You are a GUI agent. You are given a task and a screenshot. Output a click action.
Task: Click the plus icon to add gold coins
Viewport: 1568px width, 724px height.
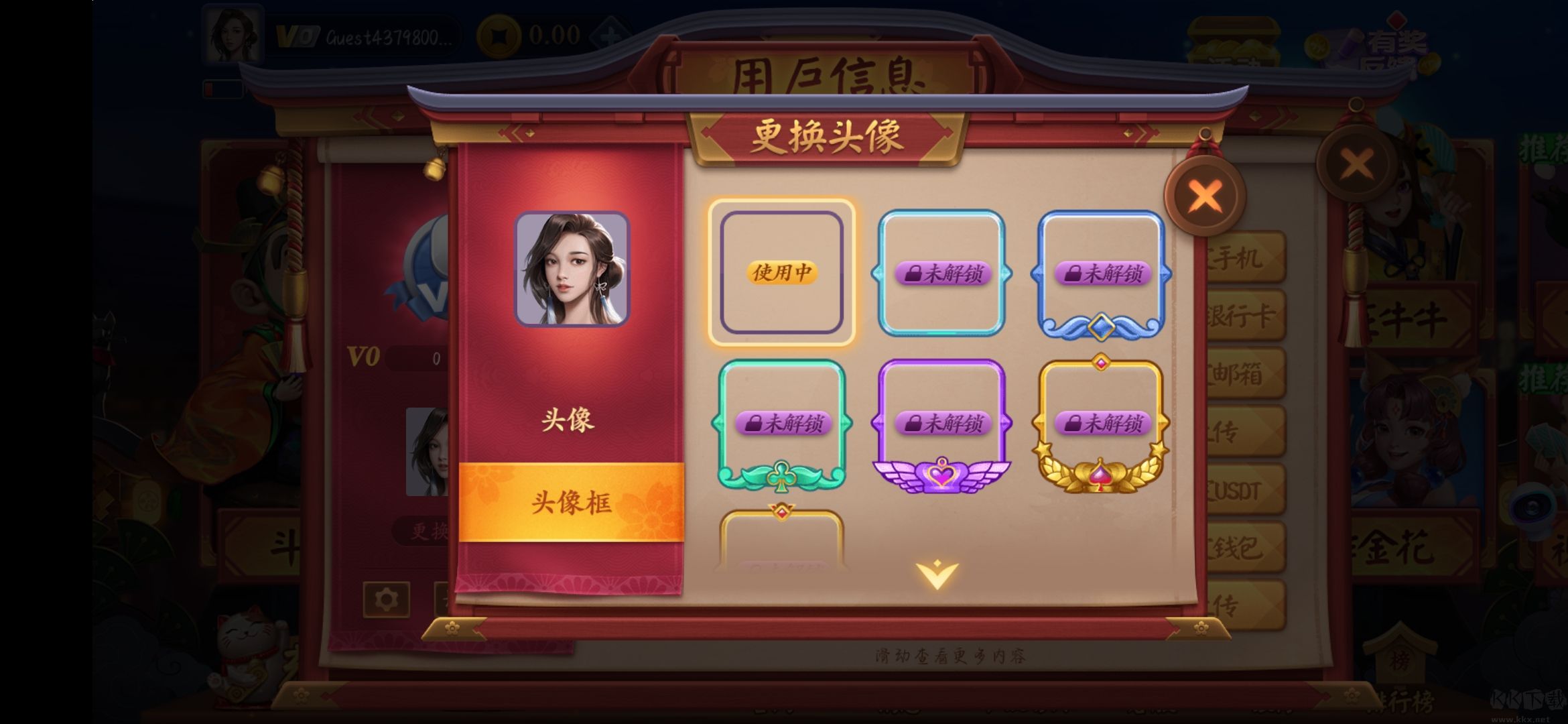(611, 35)
